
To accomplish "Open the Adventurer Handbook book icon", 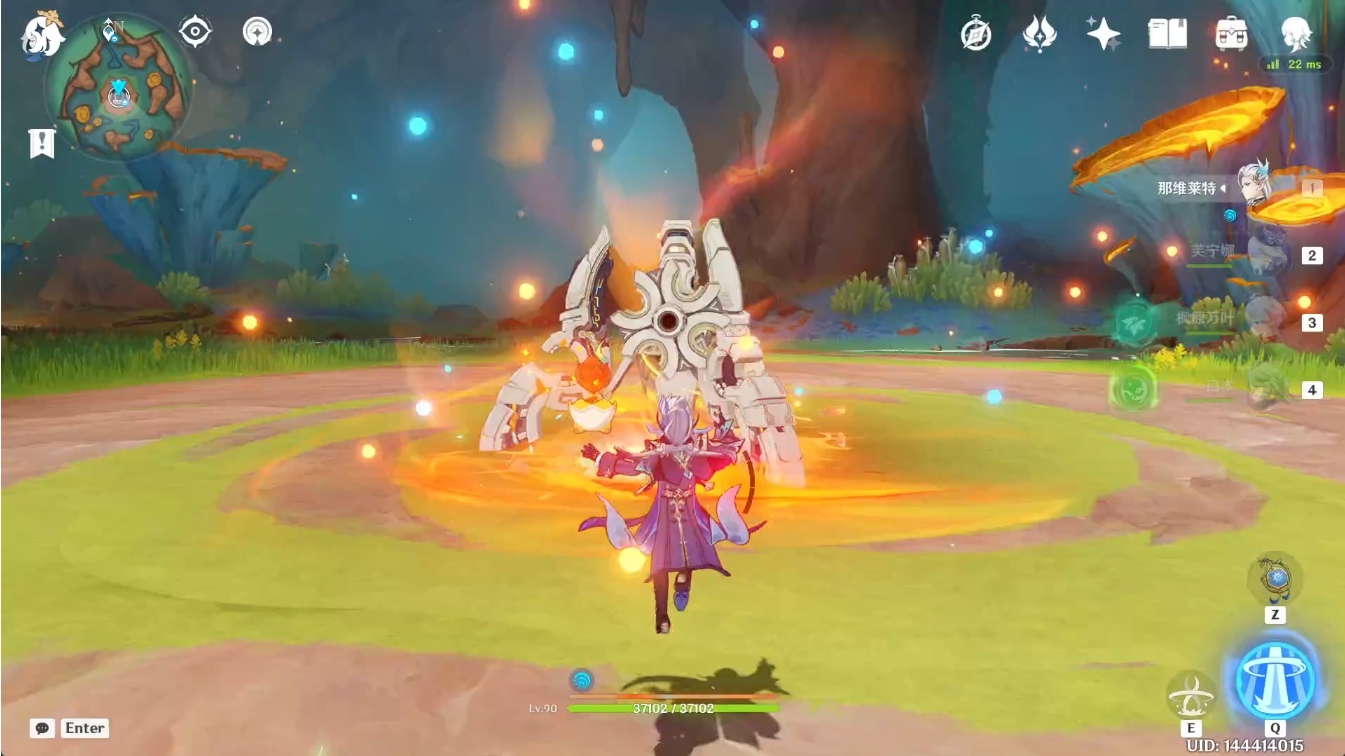I will point(1167,34).
